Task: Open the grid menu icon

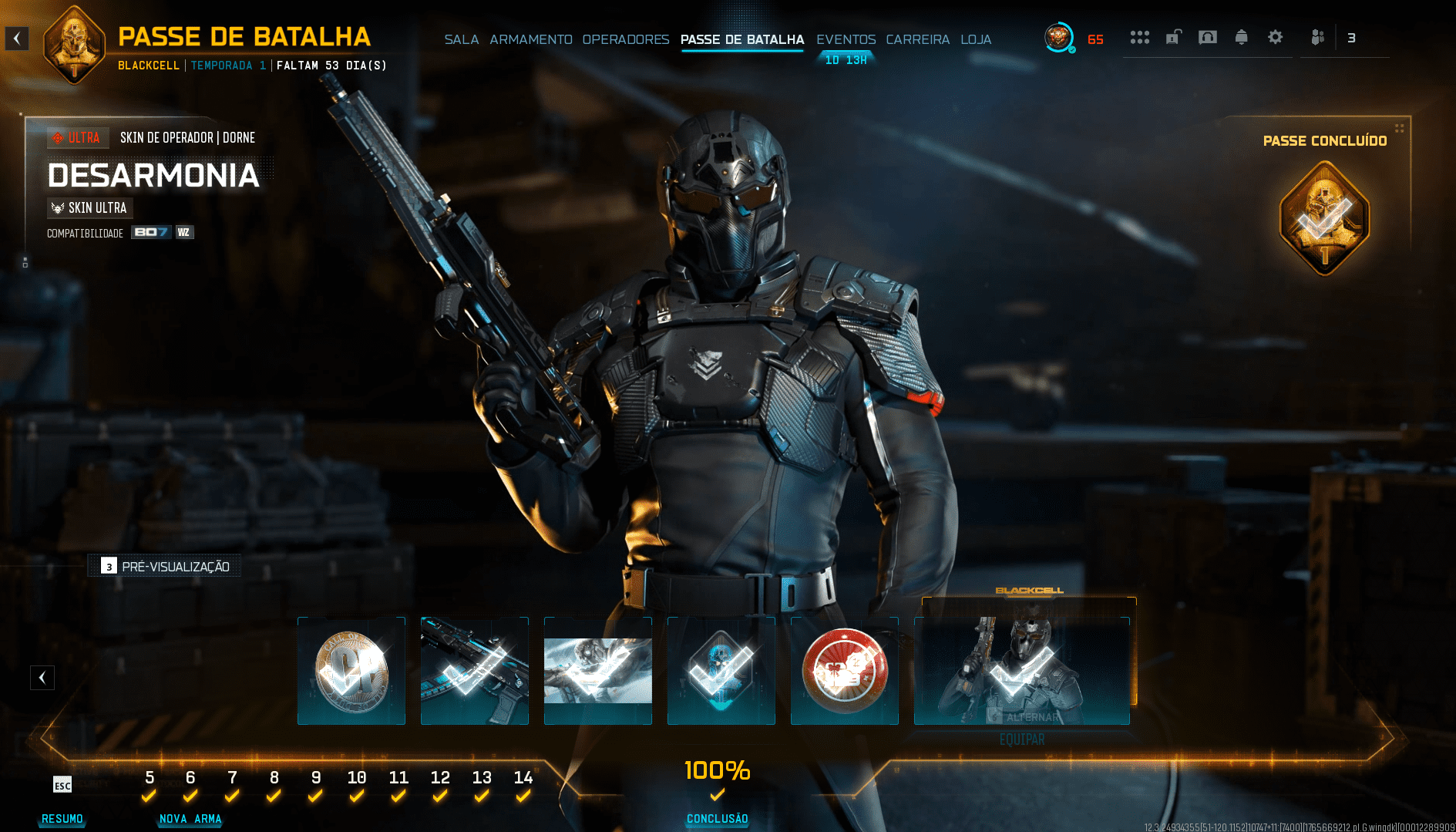Action: click(x=1139, y=37)
